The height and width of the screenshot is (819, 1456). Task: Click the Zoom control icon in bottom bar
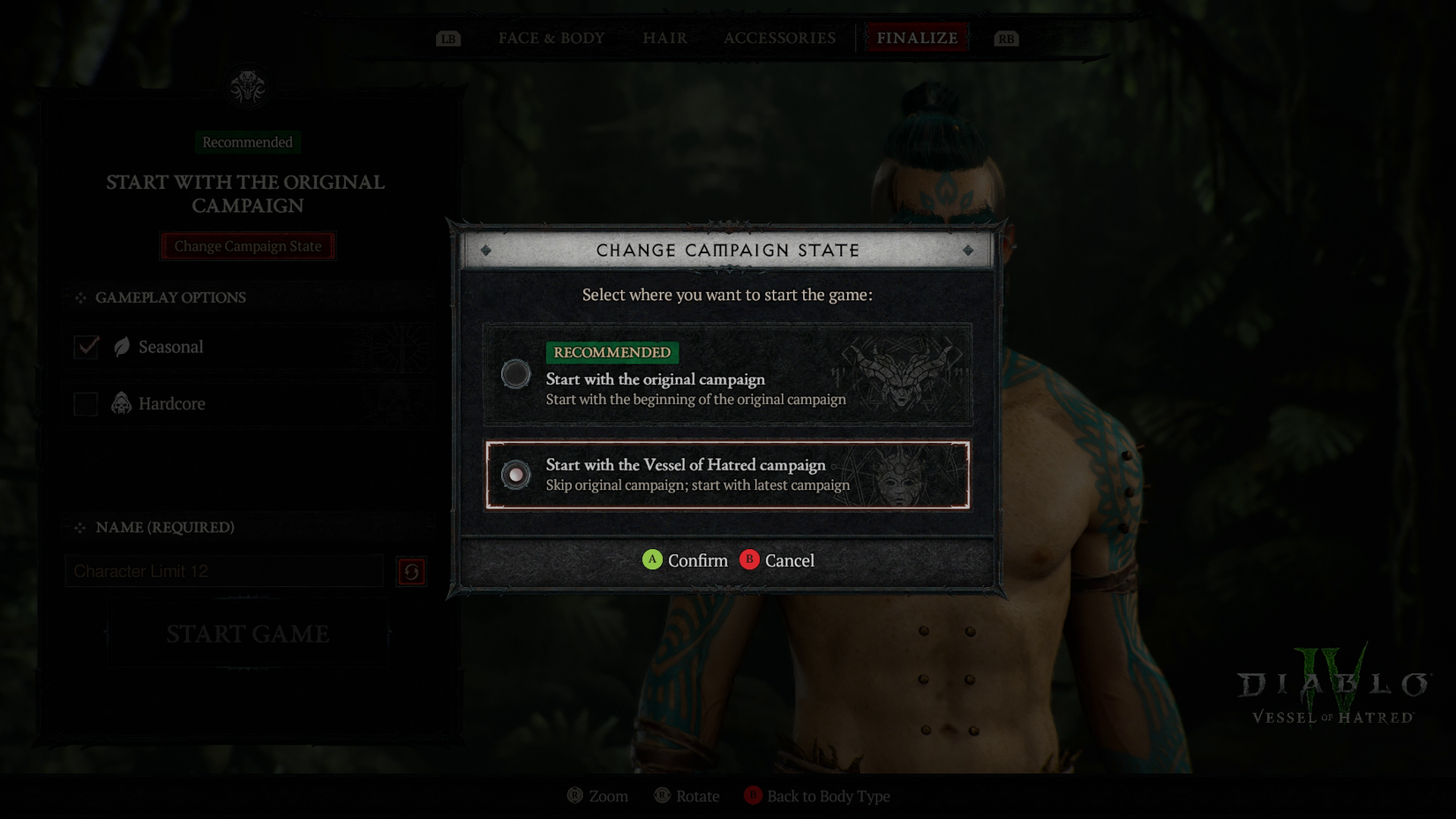[574, 795]
